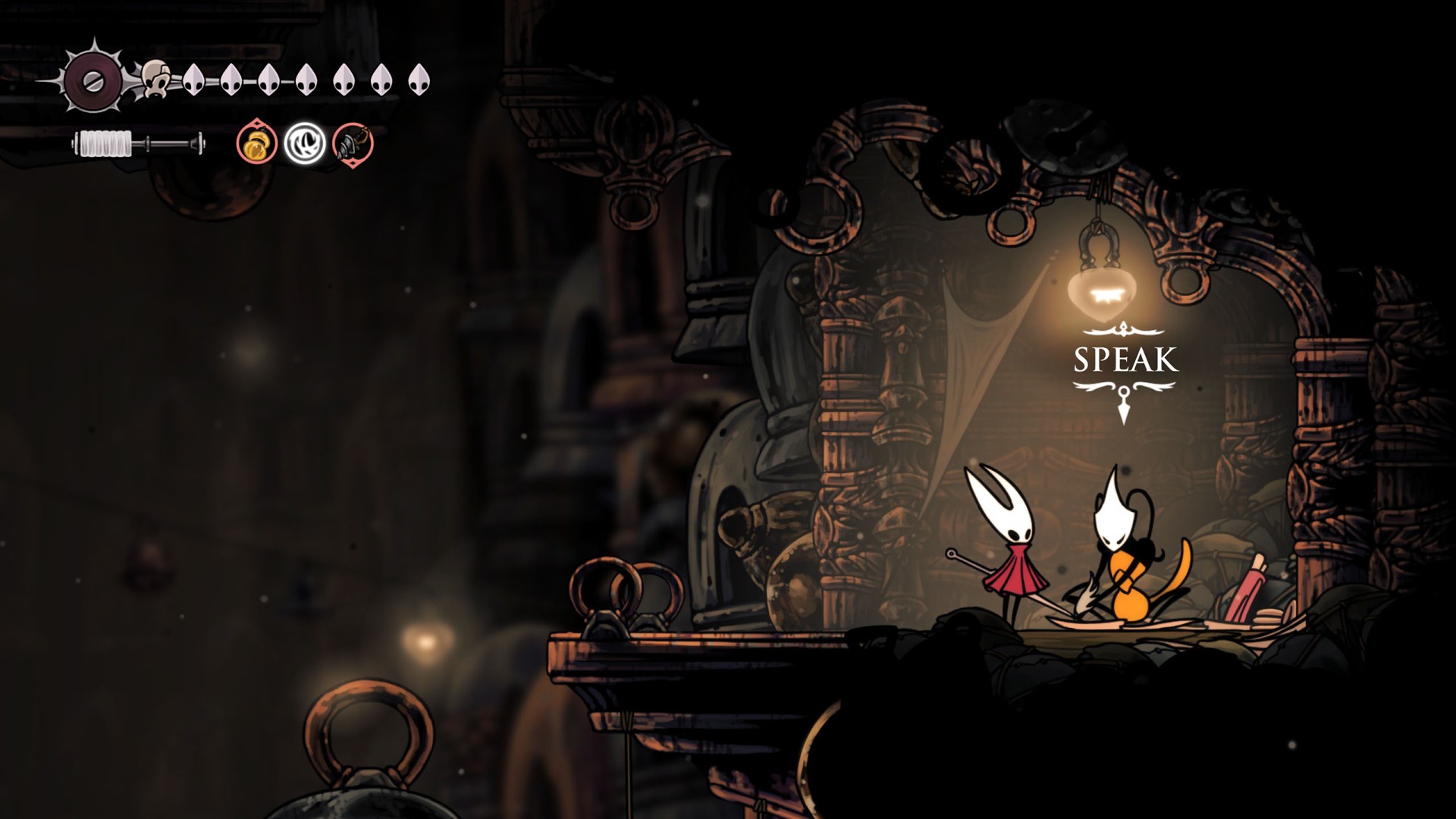Select the drill tool icon
Image resolution: width=1456 pixels, height=819 pixels.
353,143
